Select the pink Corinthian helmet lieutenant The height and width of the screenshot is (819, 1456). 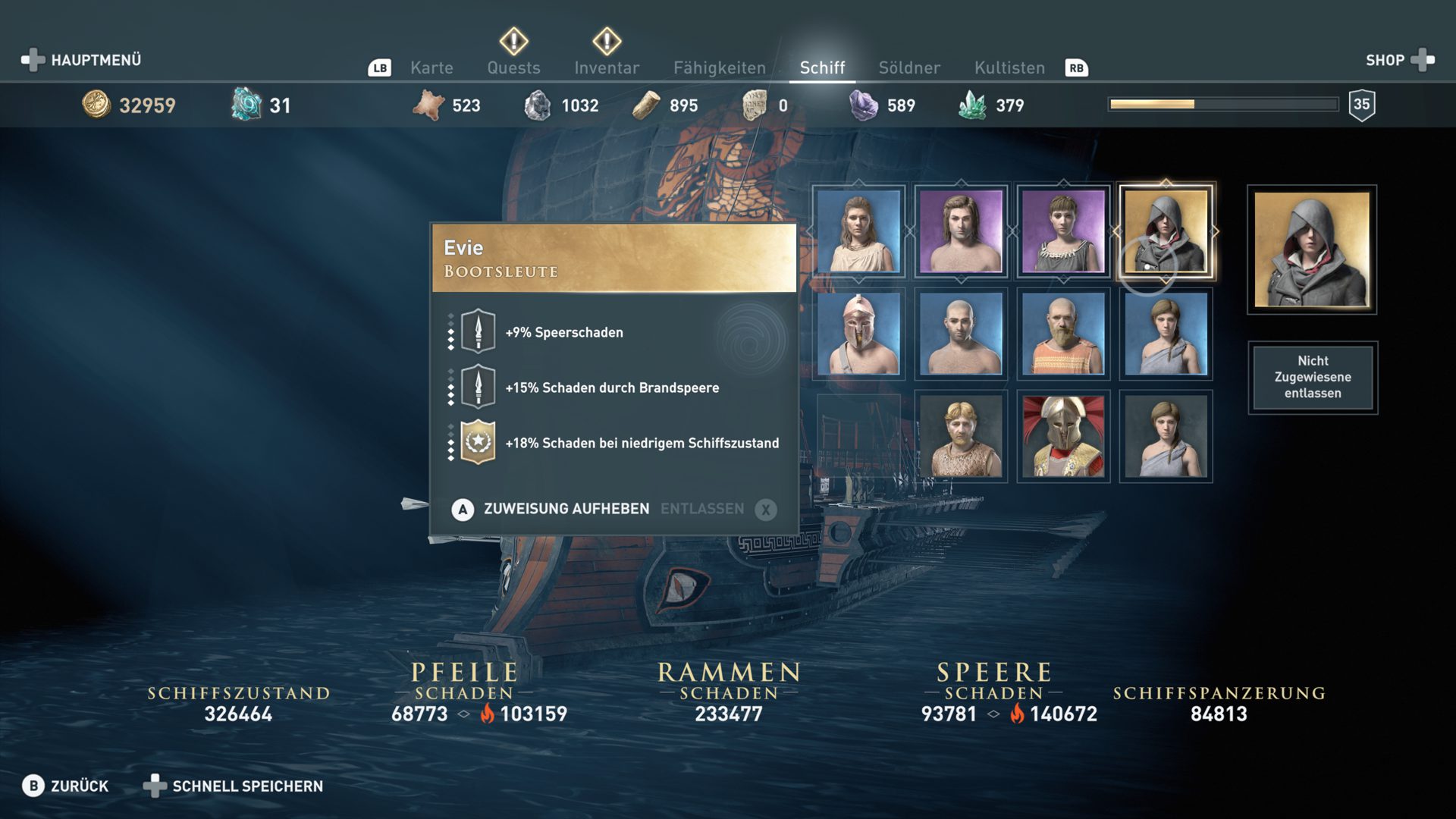[x=858, y=334]
